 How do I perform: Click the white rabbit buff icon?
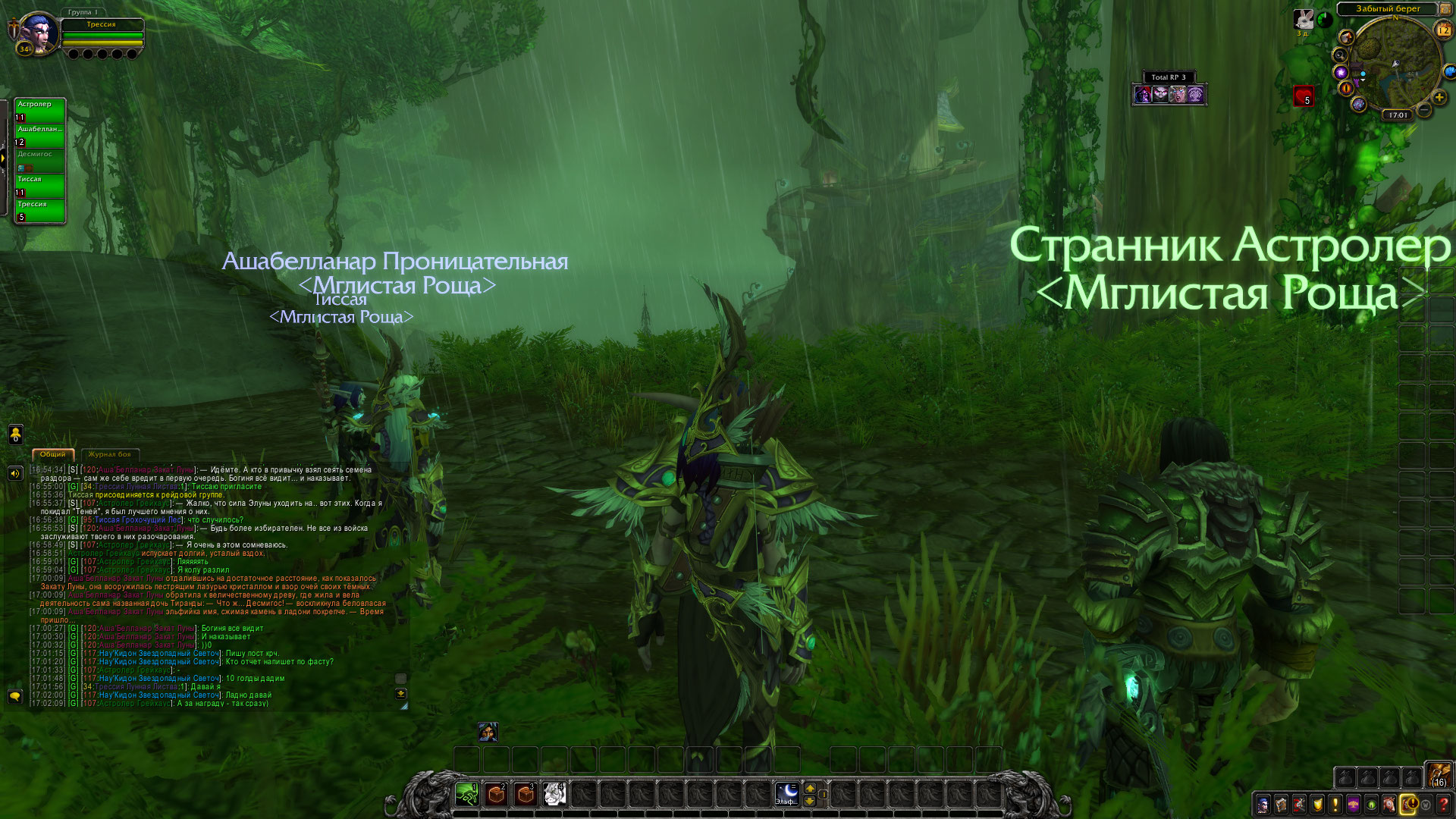pyautogui.click(x=1303, y=19)
